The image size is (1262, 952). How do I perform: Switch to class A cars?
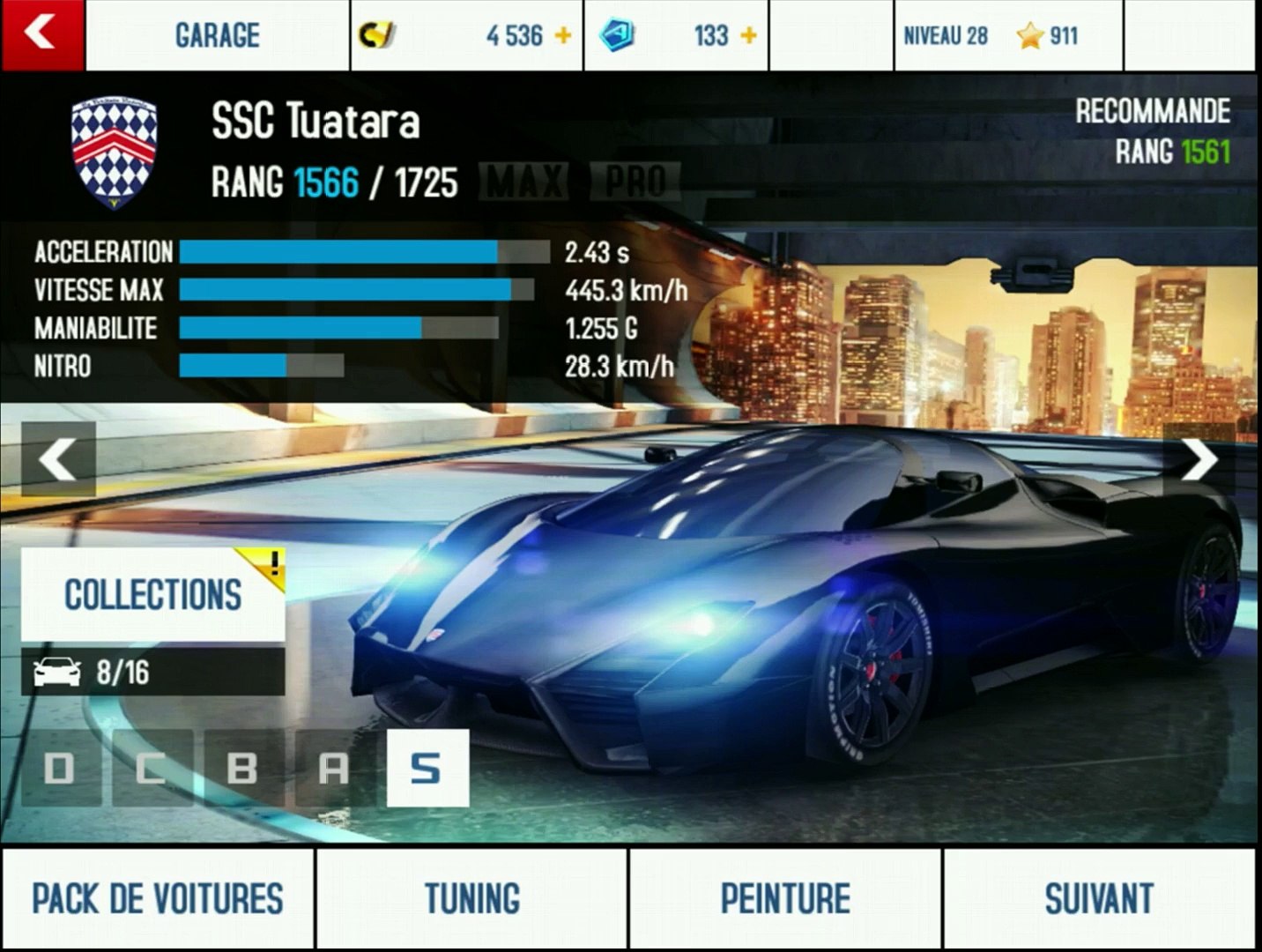(x=334, y=769)
